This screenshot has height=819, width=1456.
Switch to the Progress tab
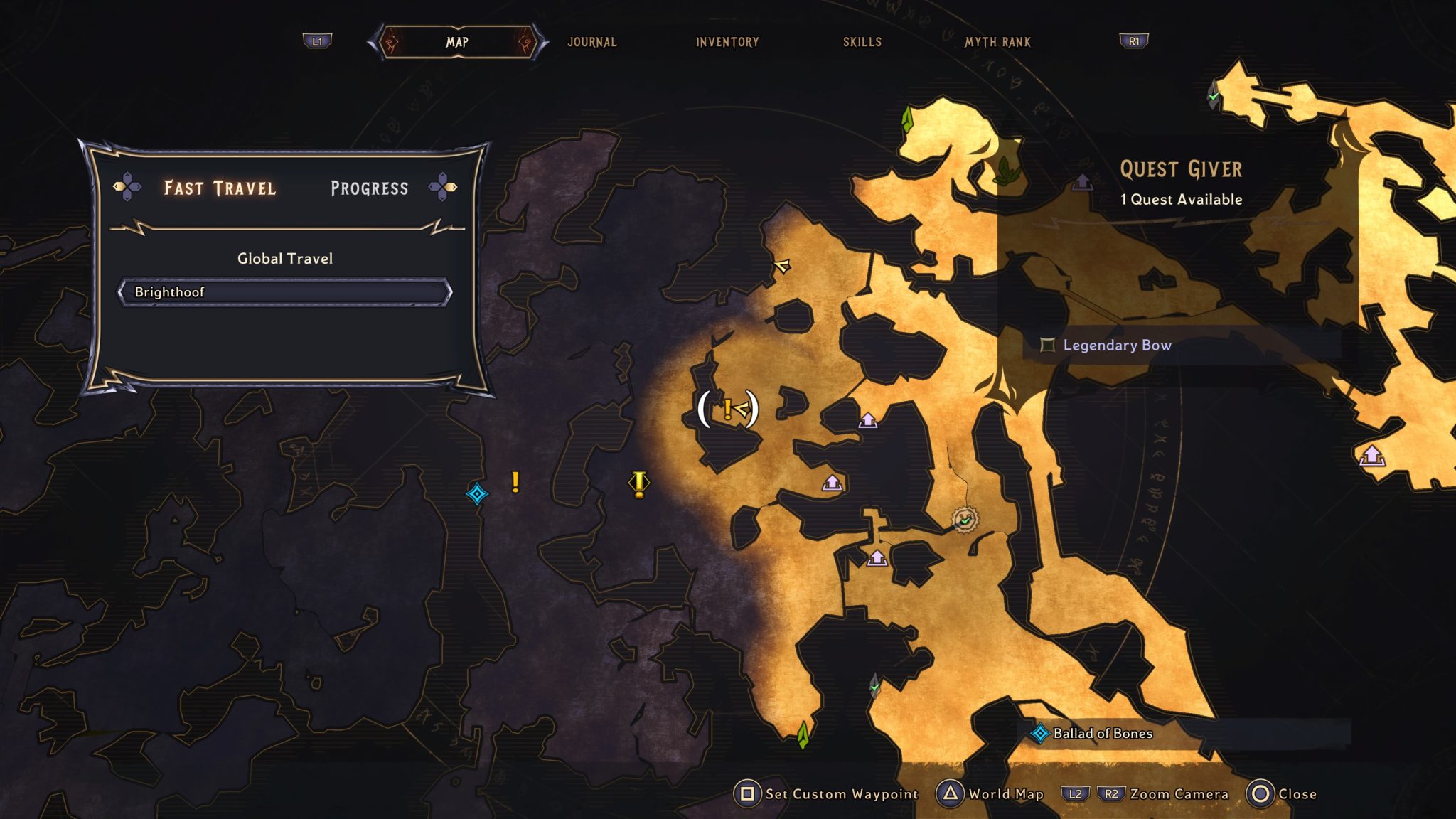[x=368, y=188]
